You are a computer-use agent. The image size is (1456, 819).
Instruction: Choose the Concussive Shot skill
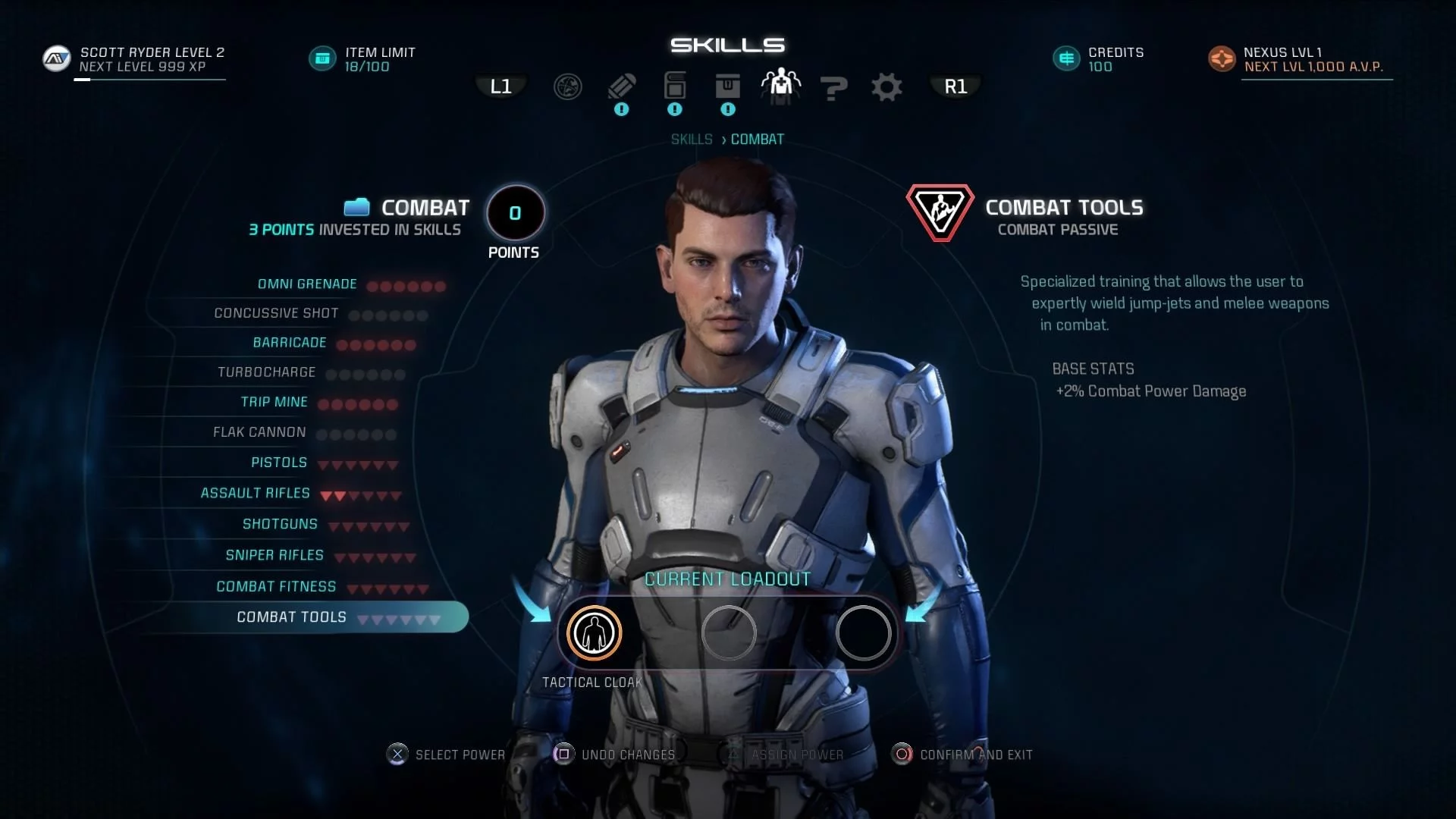click(x=276, y=313)
